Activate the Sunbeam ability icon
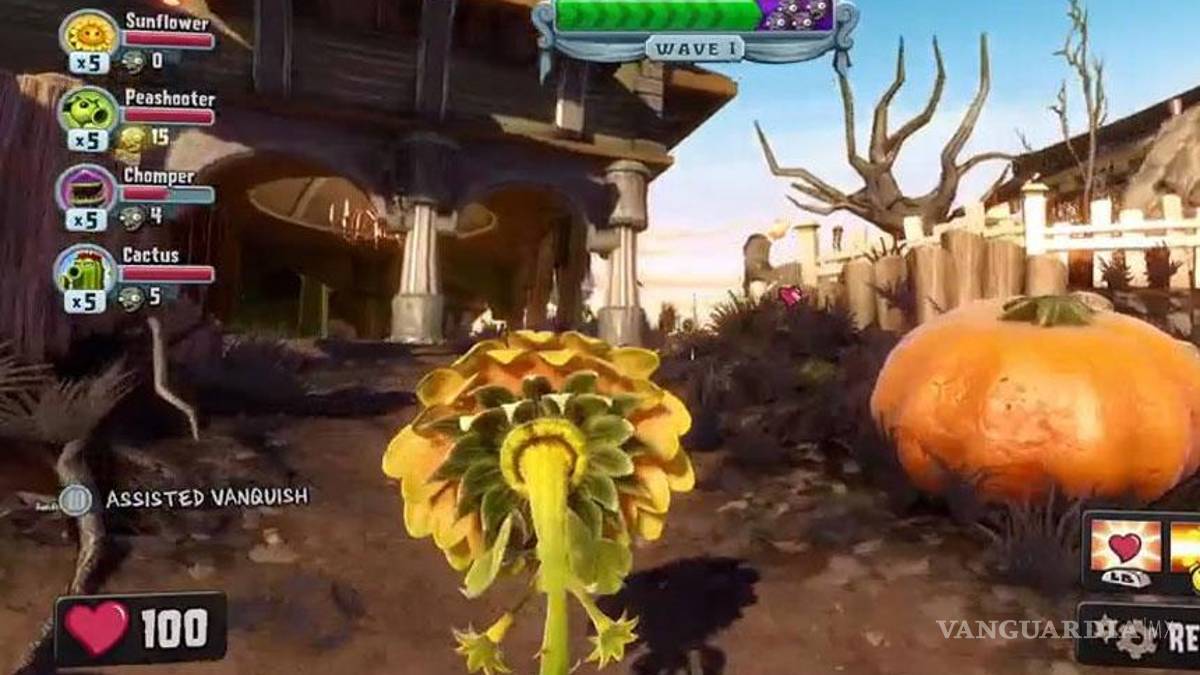 point(1186,546)
